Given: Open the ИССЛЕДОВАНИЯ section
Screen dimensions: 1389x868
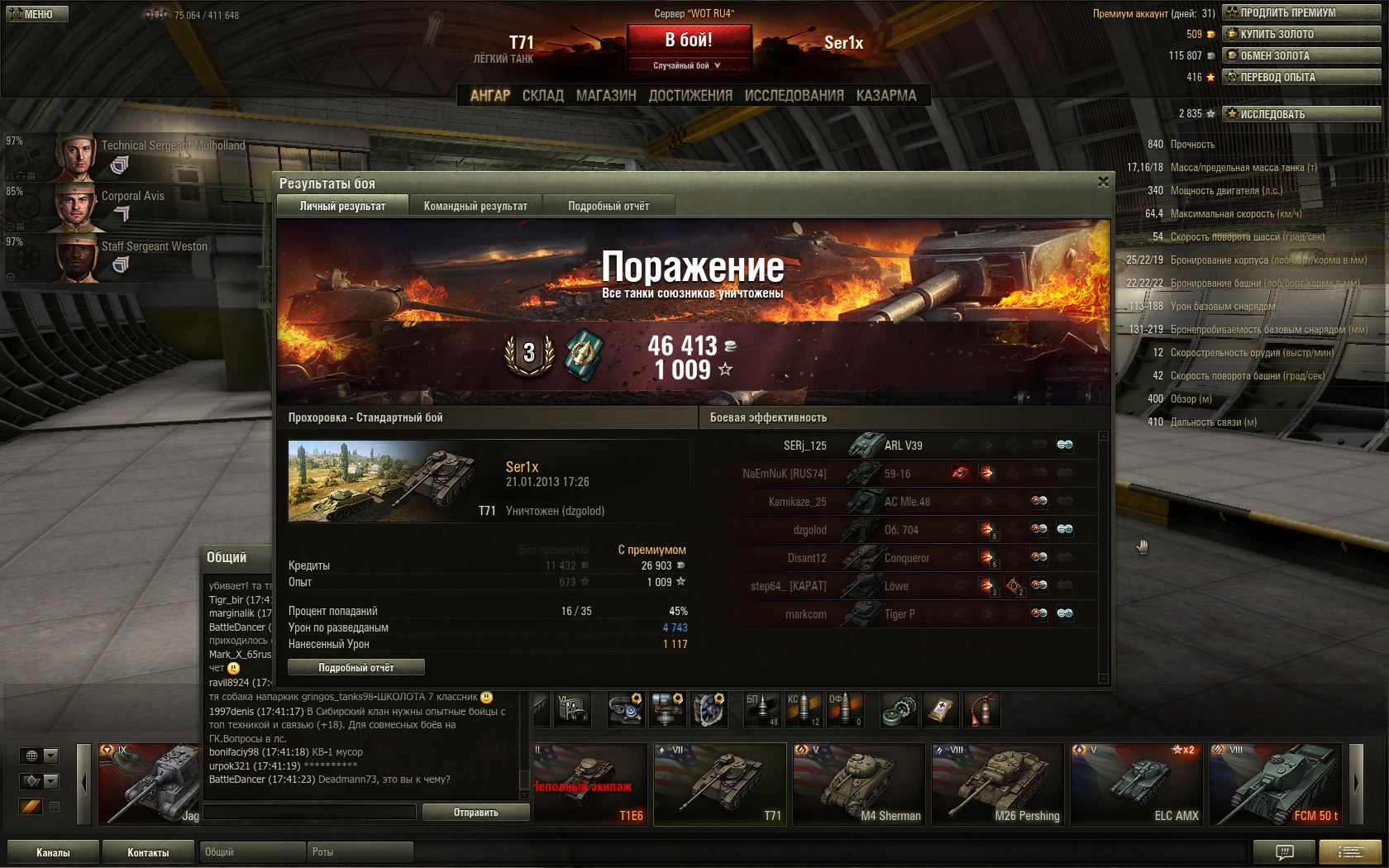Looking at the screenshot, I should (794, 96).
